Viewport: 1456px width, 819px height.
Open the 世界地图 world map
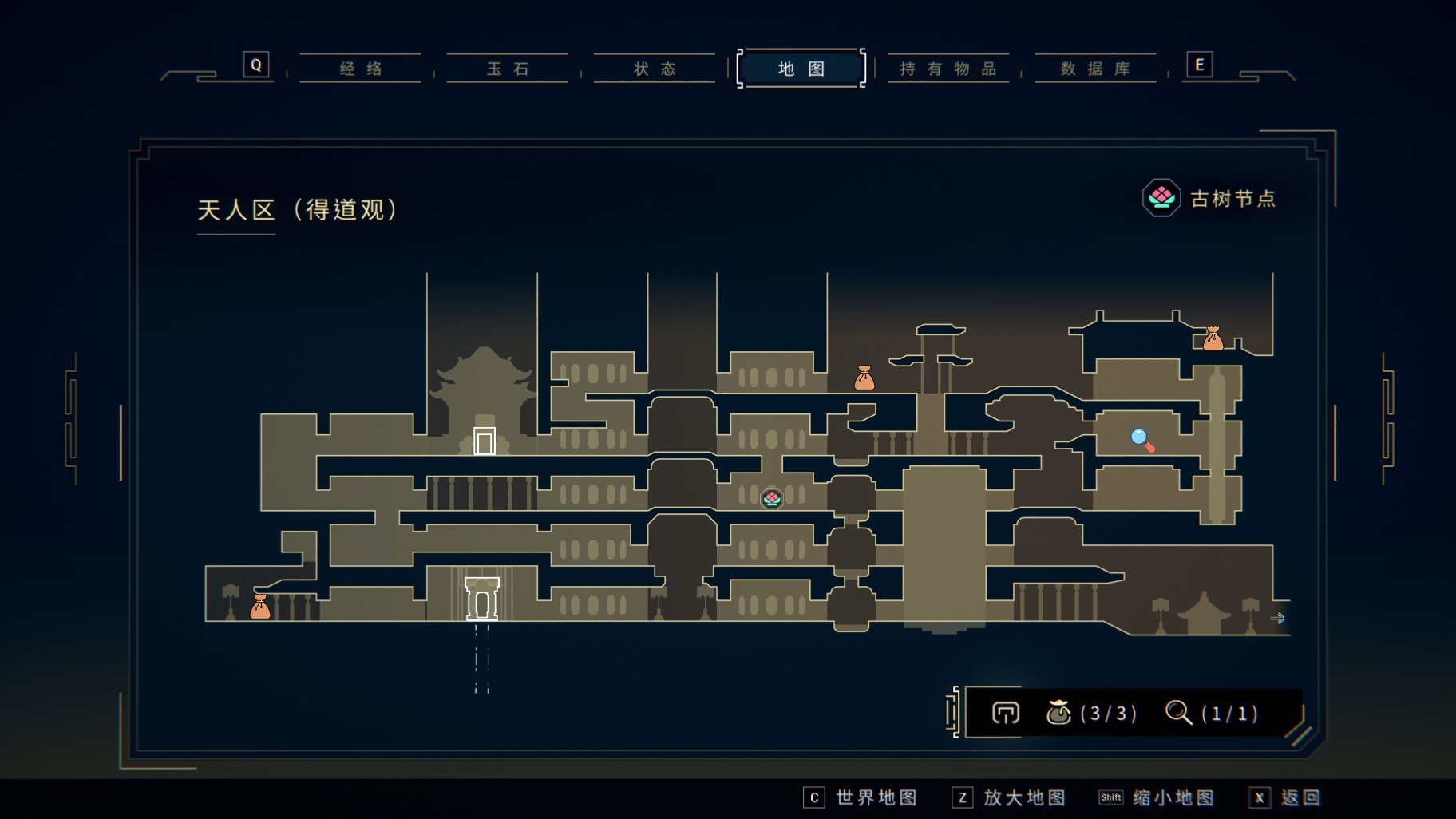pos(861,797)
